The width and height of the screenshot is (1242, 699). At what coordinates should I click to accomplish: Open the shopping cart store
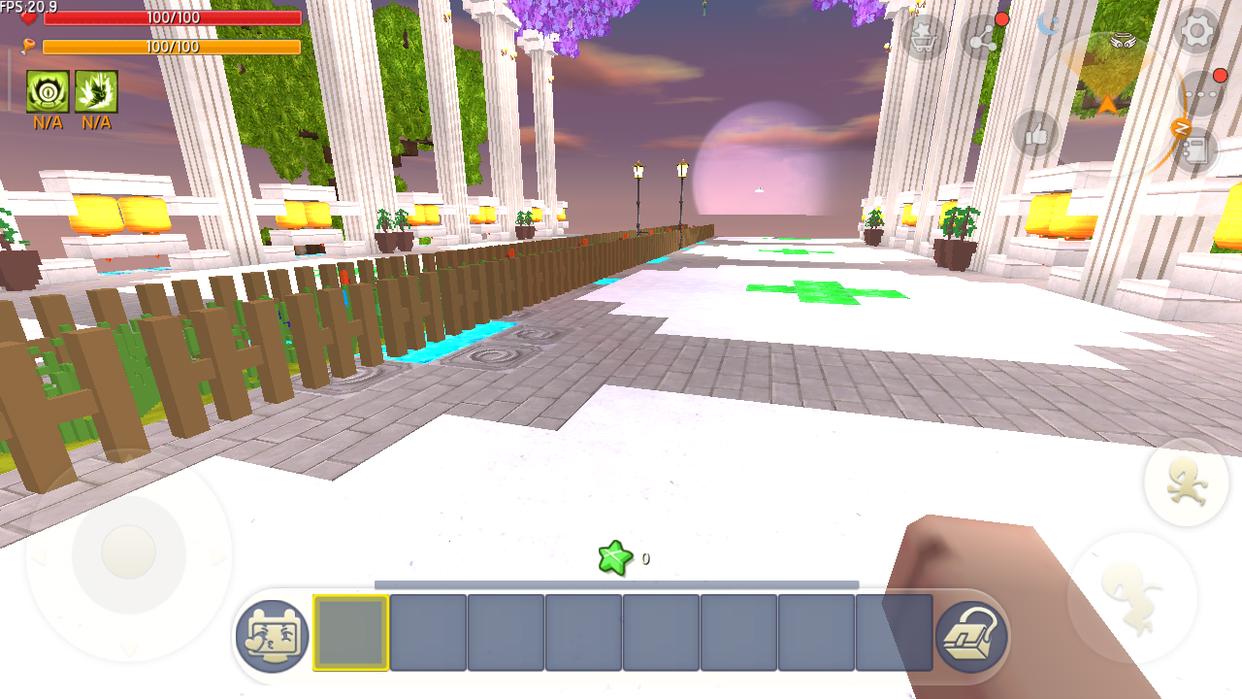[x=923, y=38]
